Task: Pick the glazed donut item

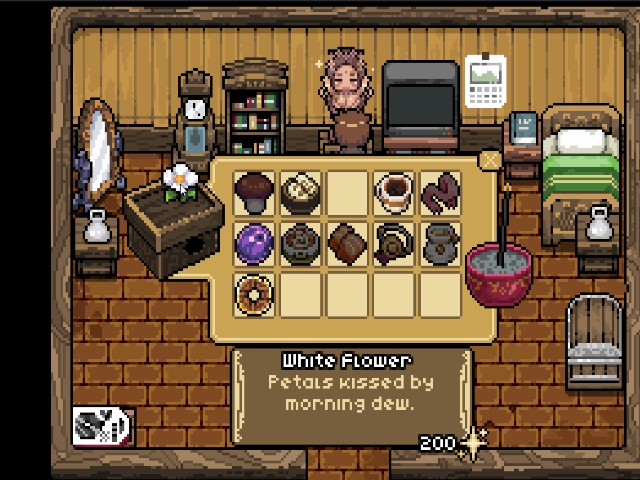Action: [x=254, y=294]
